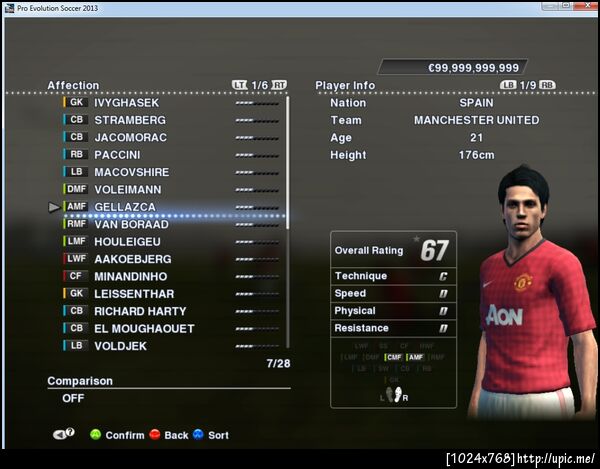This screenshot has width=600, height=469.
Task: Pick goalkeeper LEISSENTHAR
Action: click(134, 294)
